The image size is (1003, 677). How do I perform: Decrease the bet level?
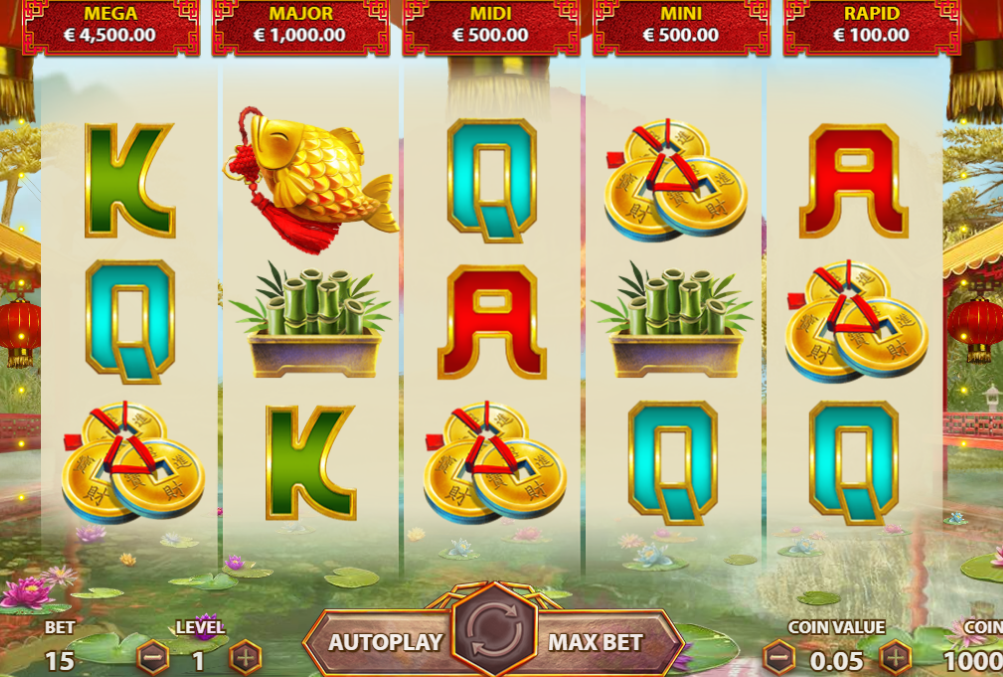click(153, 658)
